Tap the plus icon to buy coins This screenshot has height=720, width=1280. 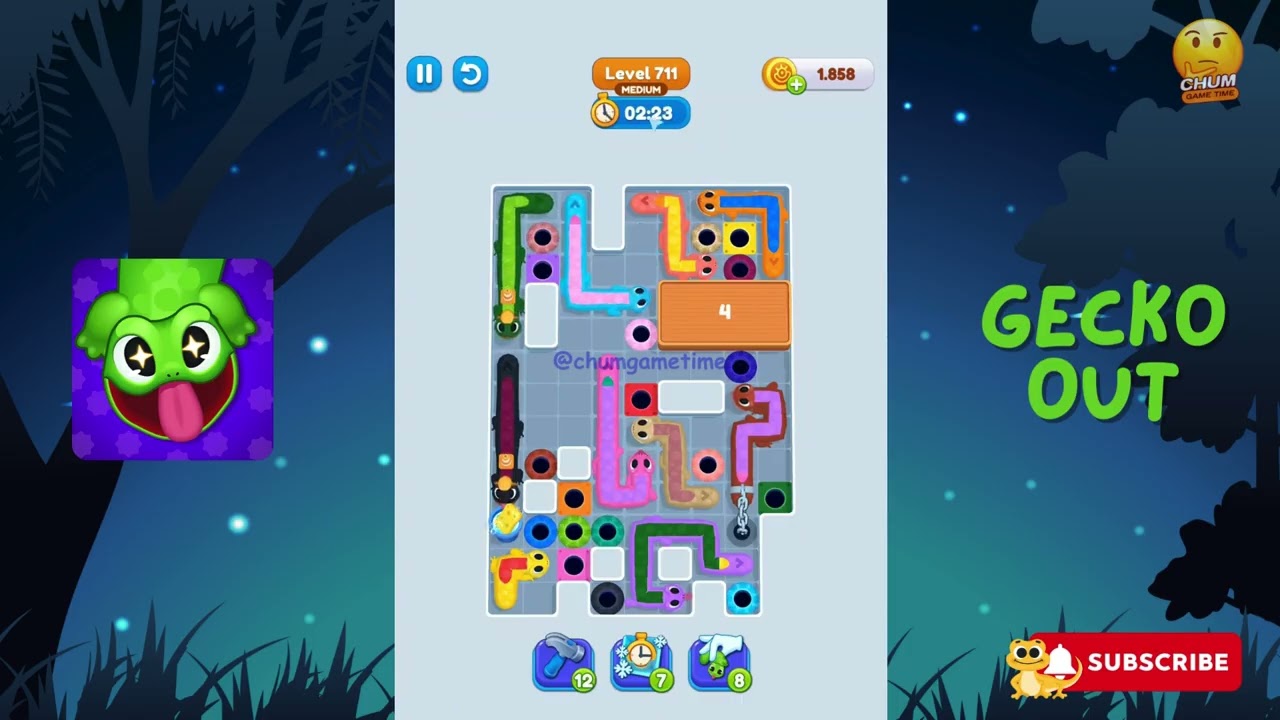click(795, 84)
